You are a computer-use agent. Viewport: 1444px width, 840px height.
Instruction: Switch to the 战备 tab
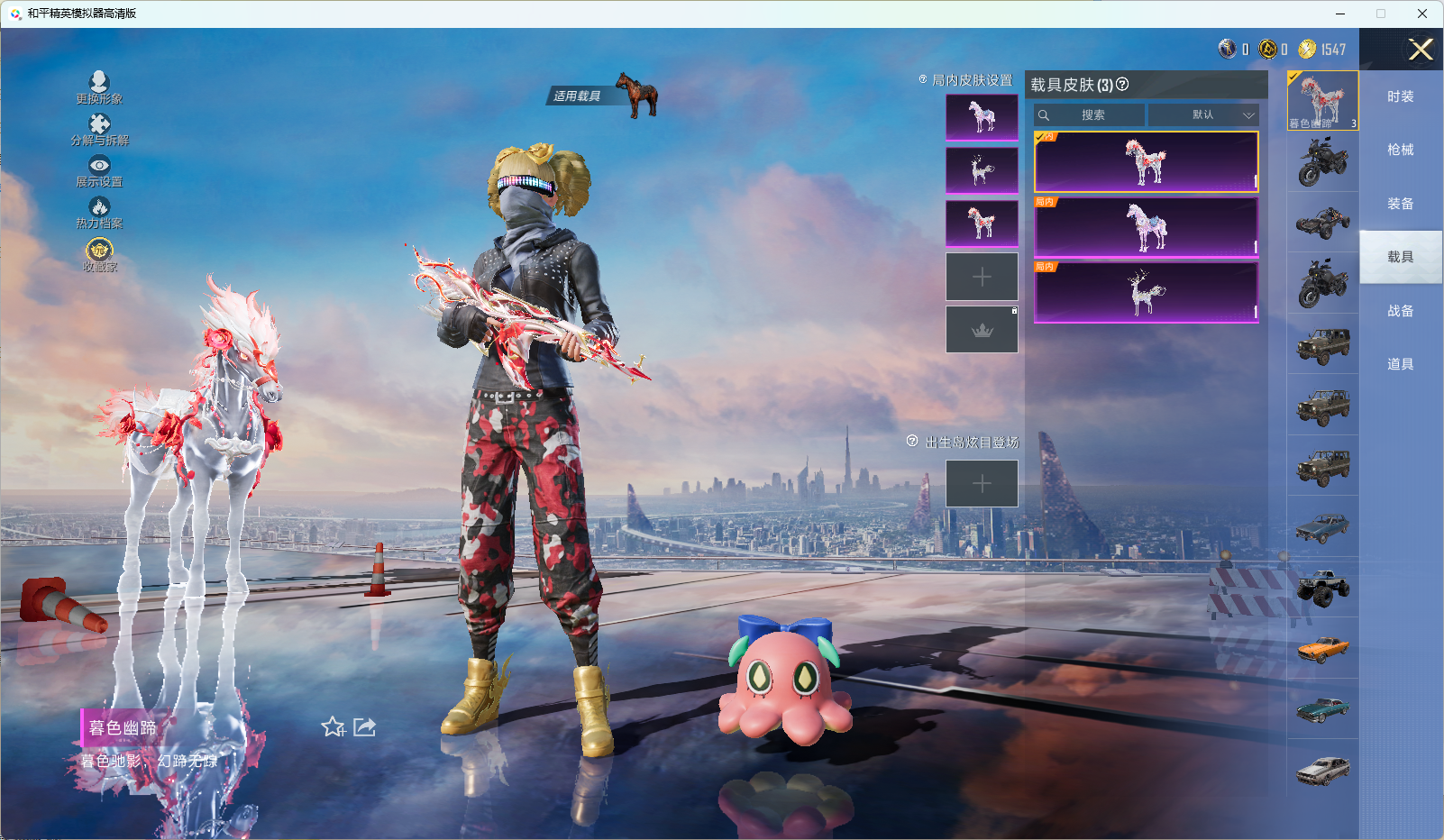1400,311
